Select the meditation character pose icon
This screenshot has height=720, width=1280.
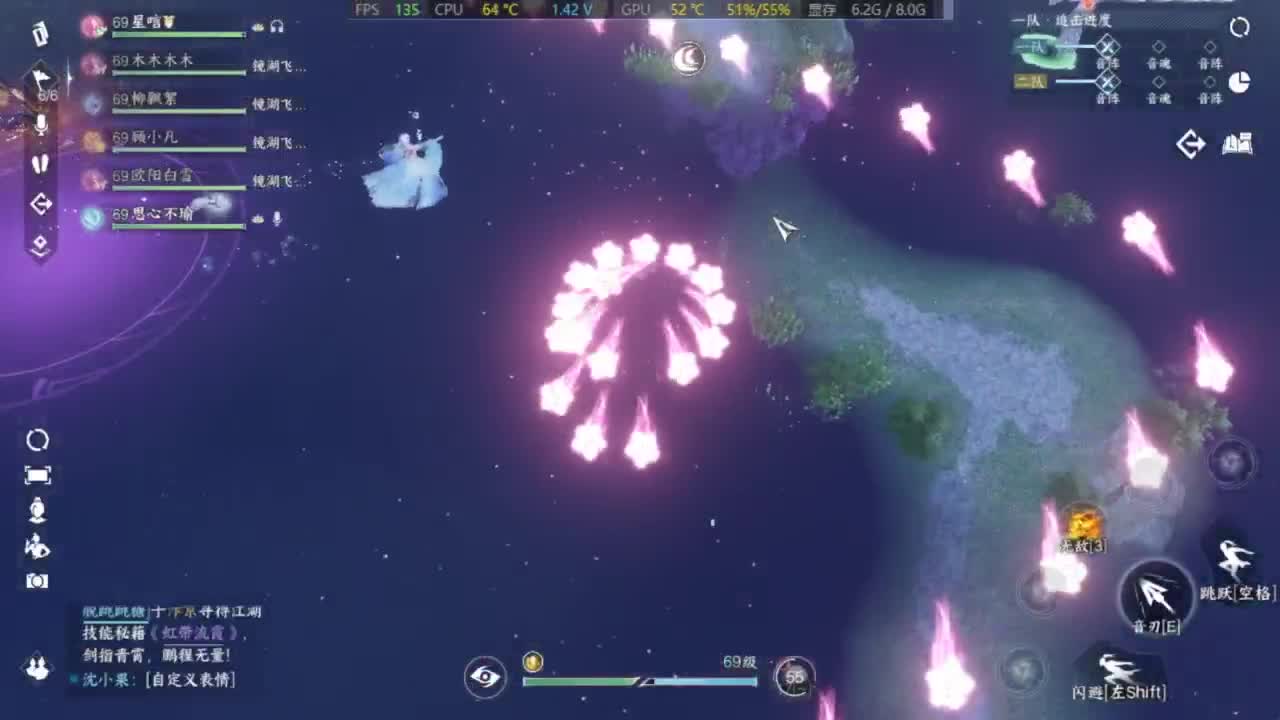36,508
